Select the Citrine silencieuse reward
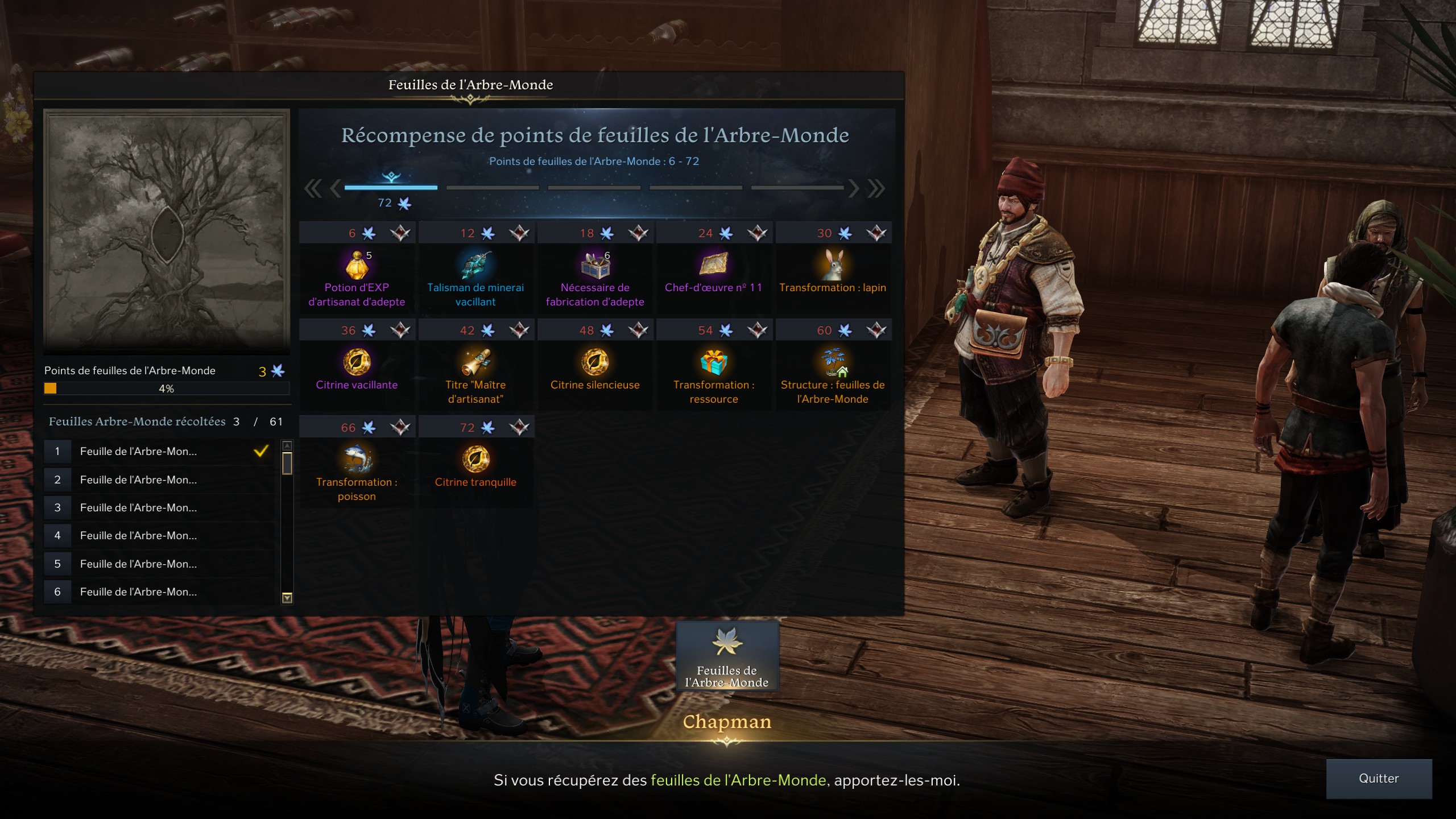Viewport: 1456px width, 819px height. point(595,362)
